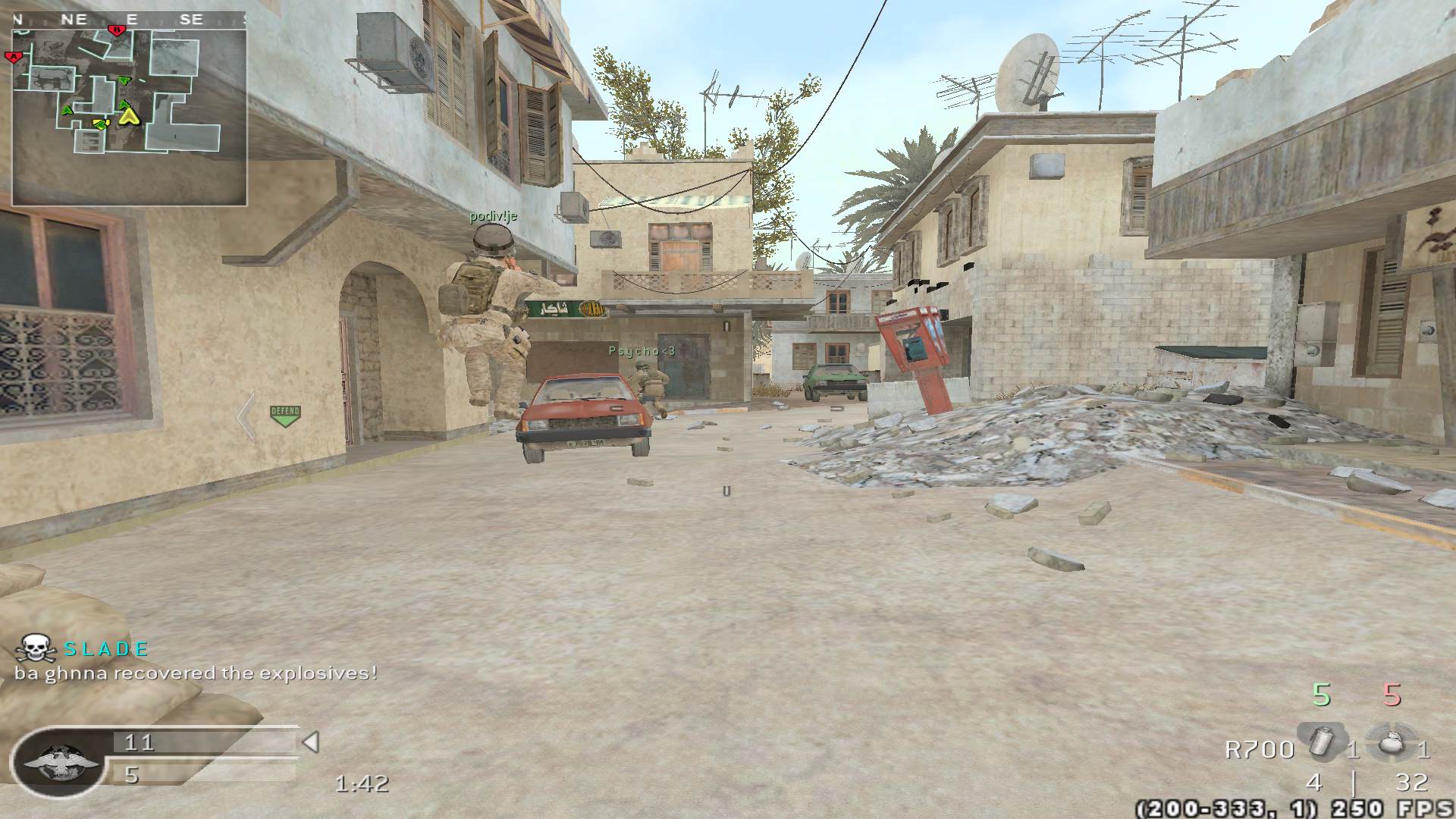The image size is (1456, 819).
Task: Click the R700 weapon name label
Action: pyautogui.click(x=1260, y=749)
